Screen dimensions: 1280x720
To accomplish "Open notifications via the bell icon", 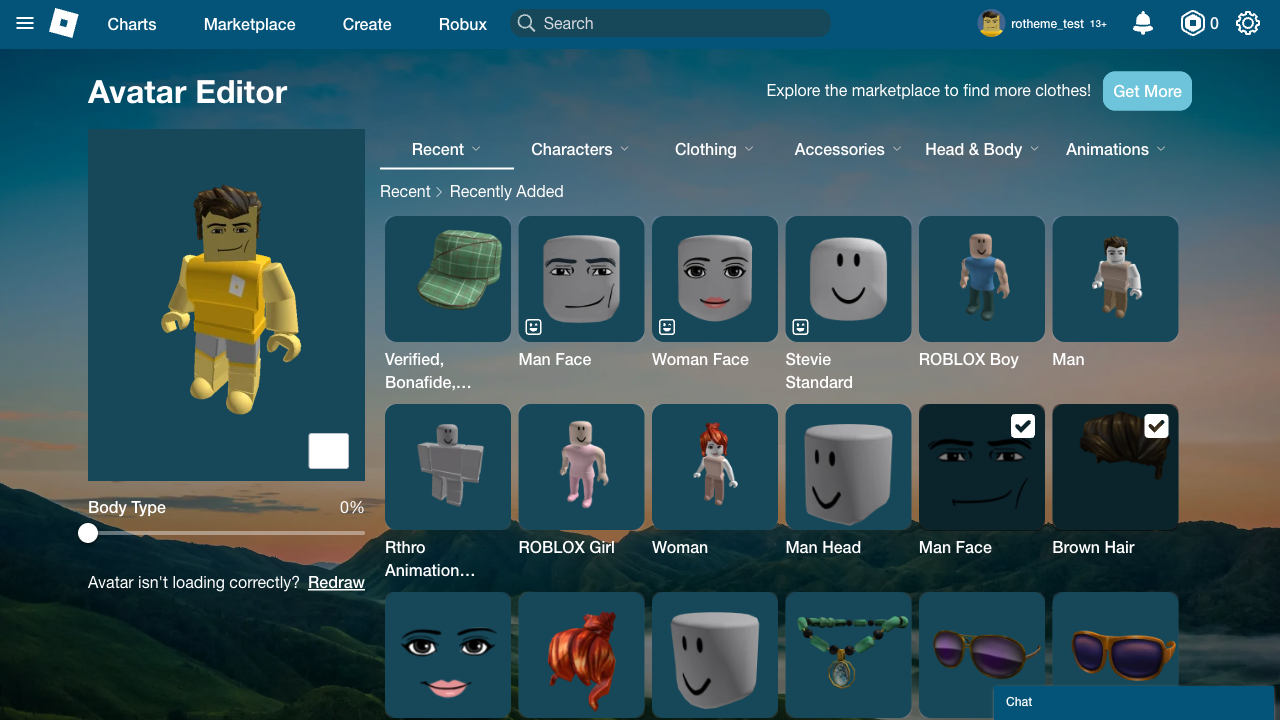I will point(1142,23).
